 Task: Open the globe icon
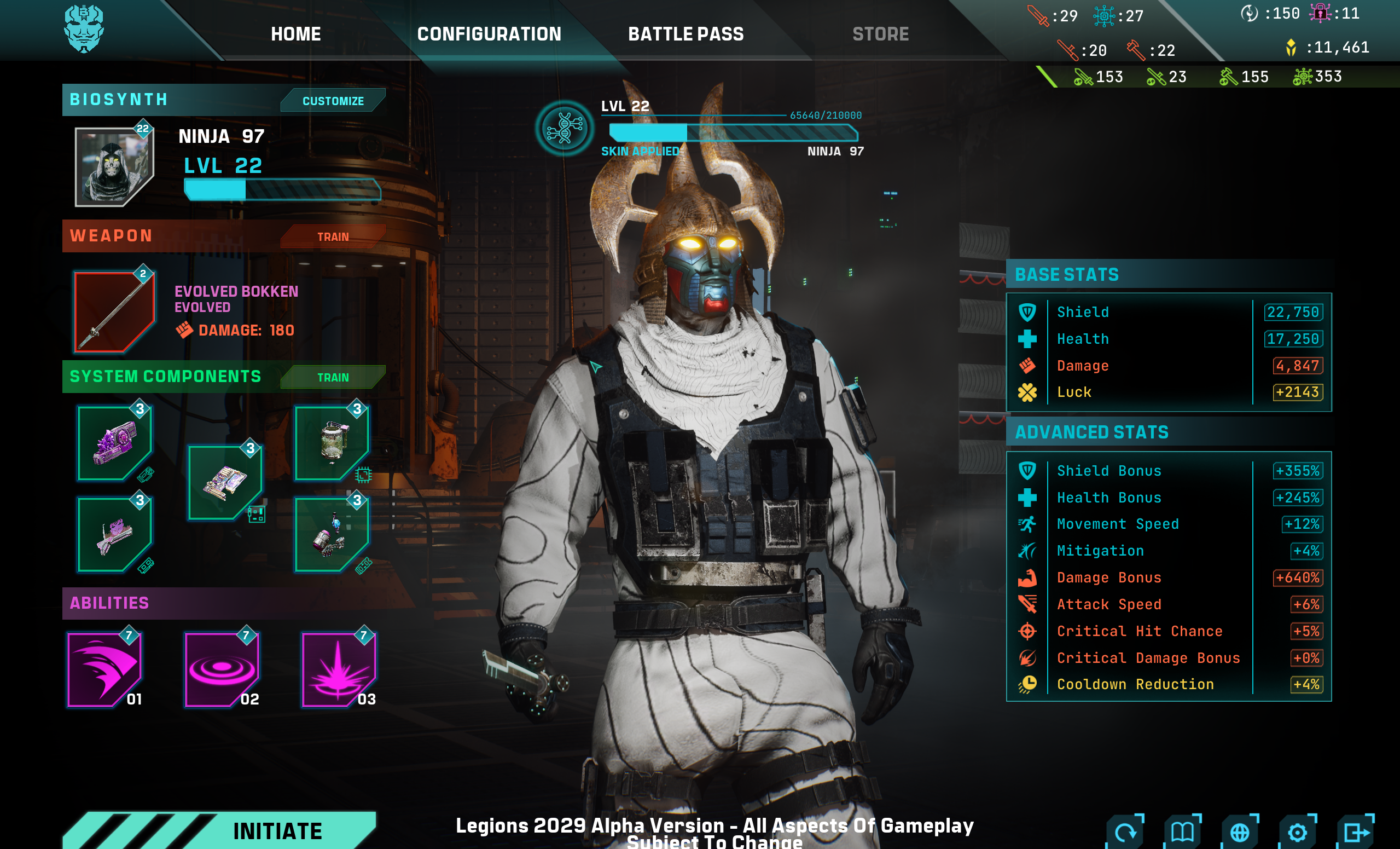[1240, 832]
